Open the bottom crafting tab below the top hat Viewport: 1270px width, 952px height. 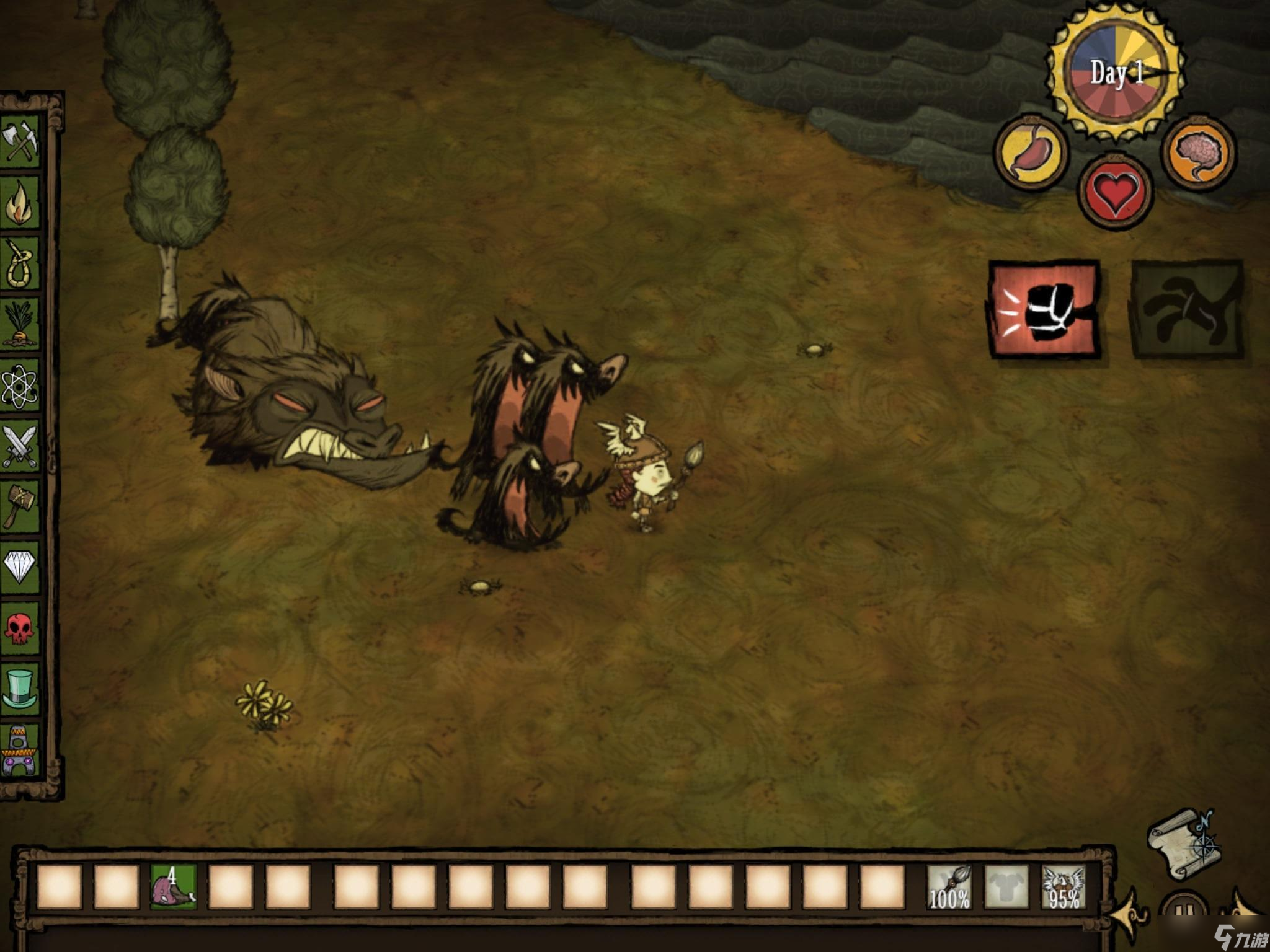pyautogui.click(x=20, y=750)
